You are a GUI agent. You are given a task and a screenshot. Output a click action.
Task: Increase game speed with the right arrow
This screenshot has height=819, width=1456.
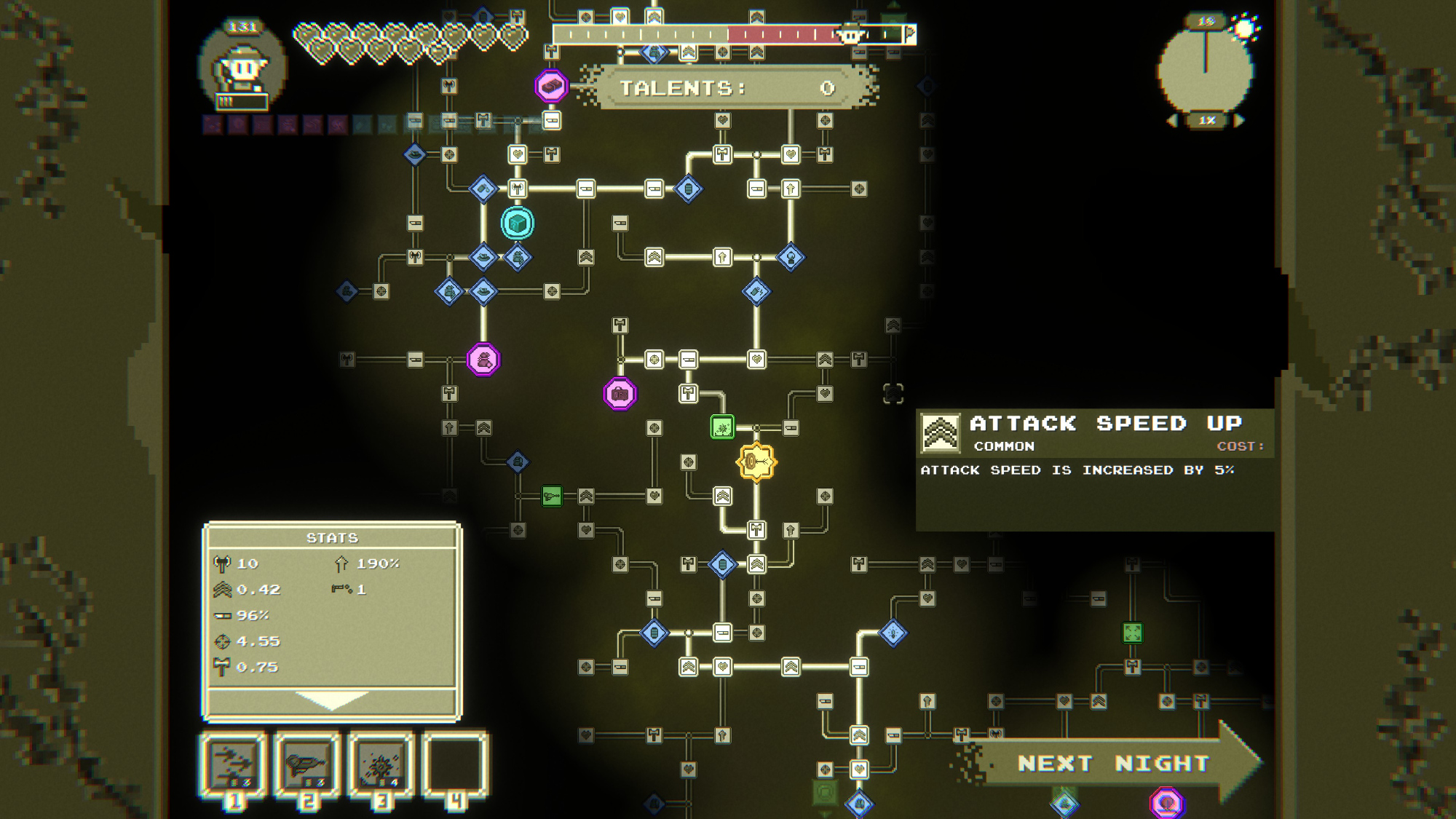(x=1240, y=121)
